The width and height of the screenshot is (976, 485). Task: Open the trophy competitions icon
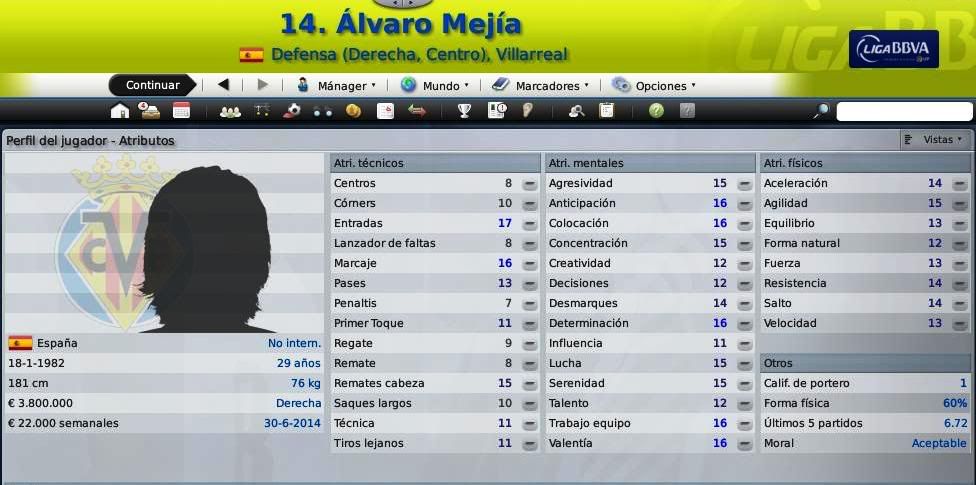[x=465, y=111]
